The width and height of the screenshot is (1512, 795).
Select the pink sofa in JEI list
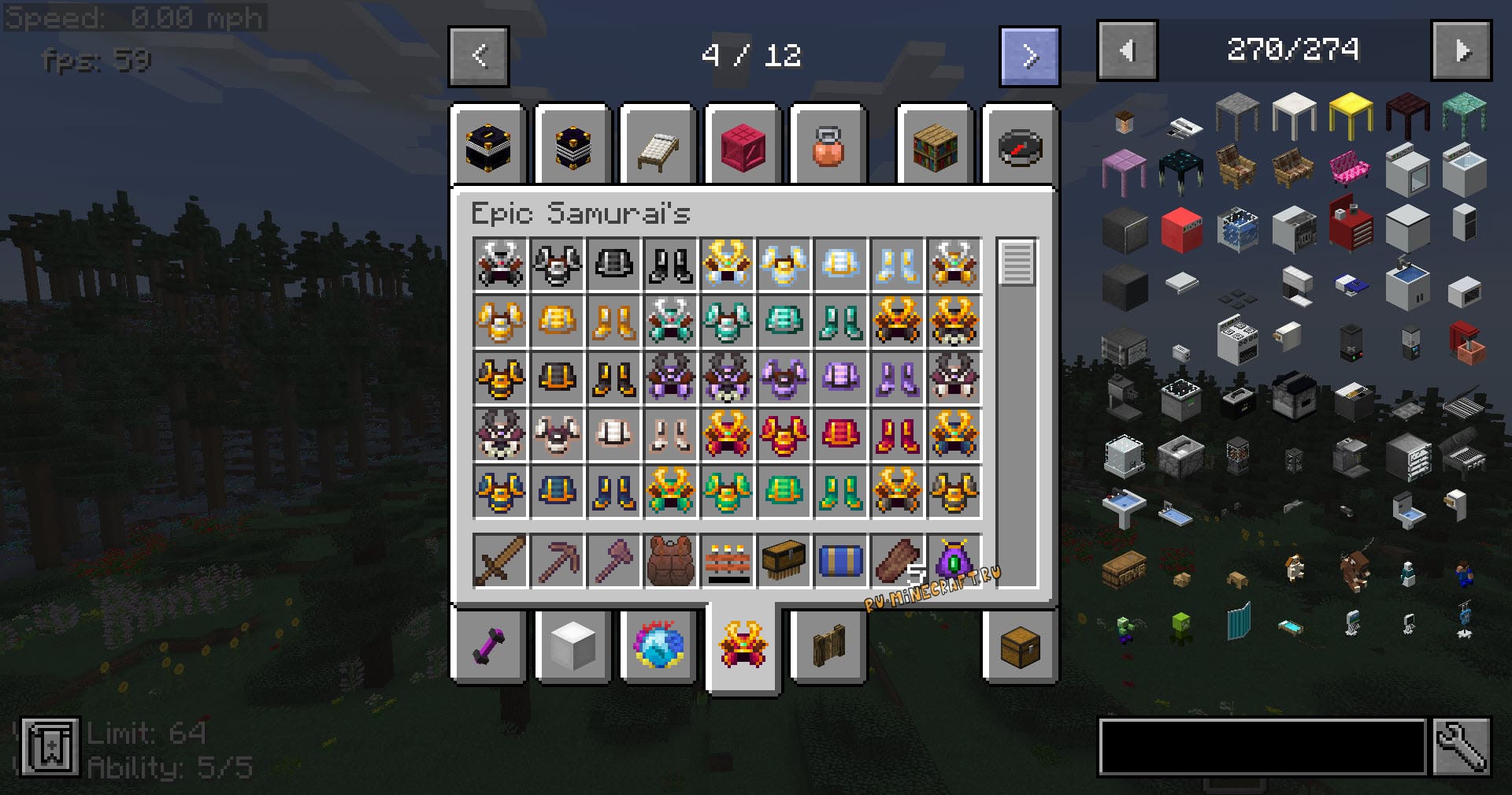(x=1349, y=169)
